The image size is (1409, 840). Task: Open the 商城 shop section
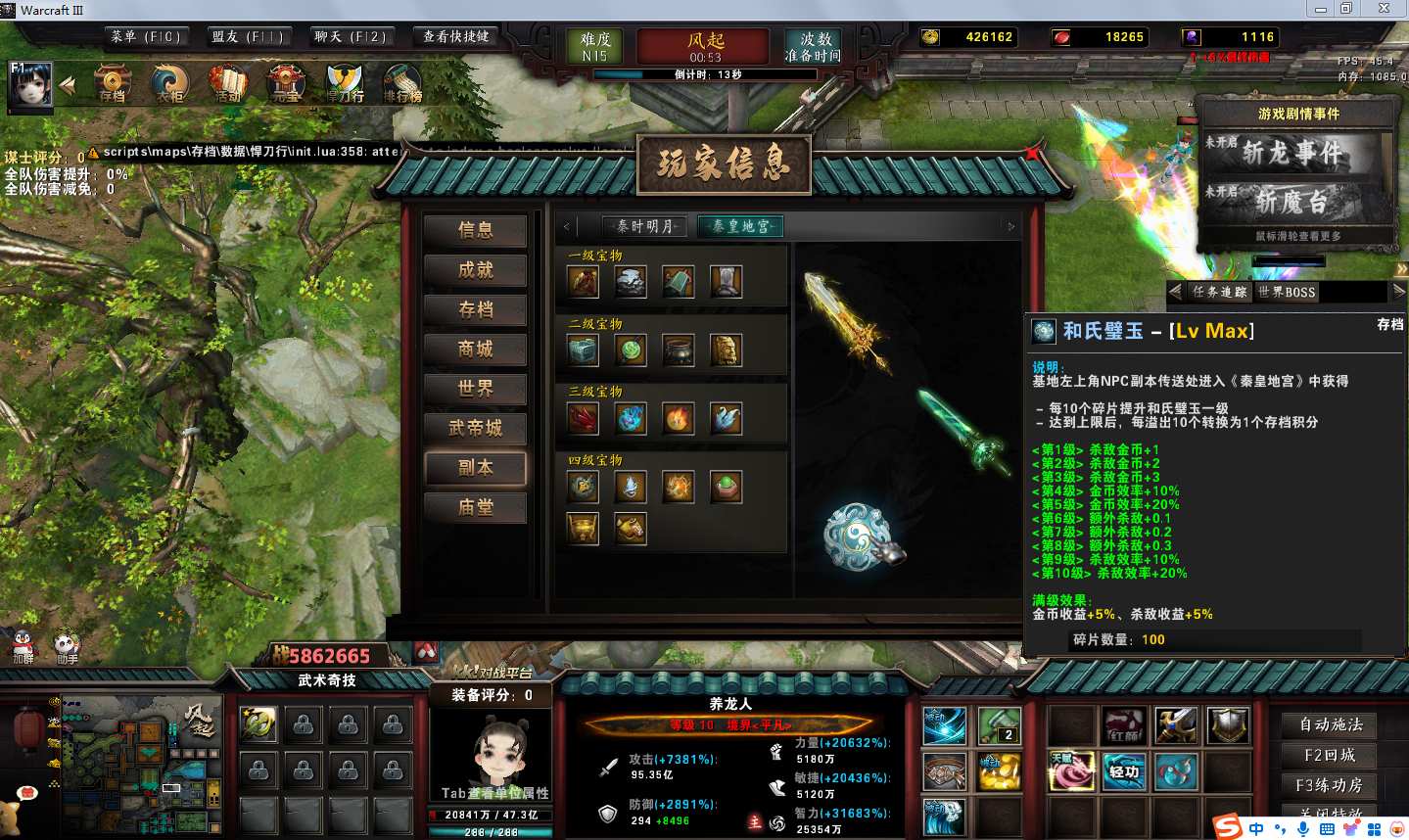(475, 350)
